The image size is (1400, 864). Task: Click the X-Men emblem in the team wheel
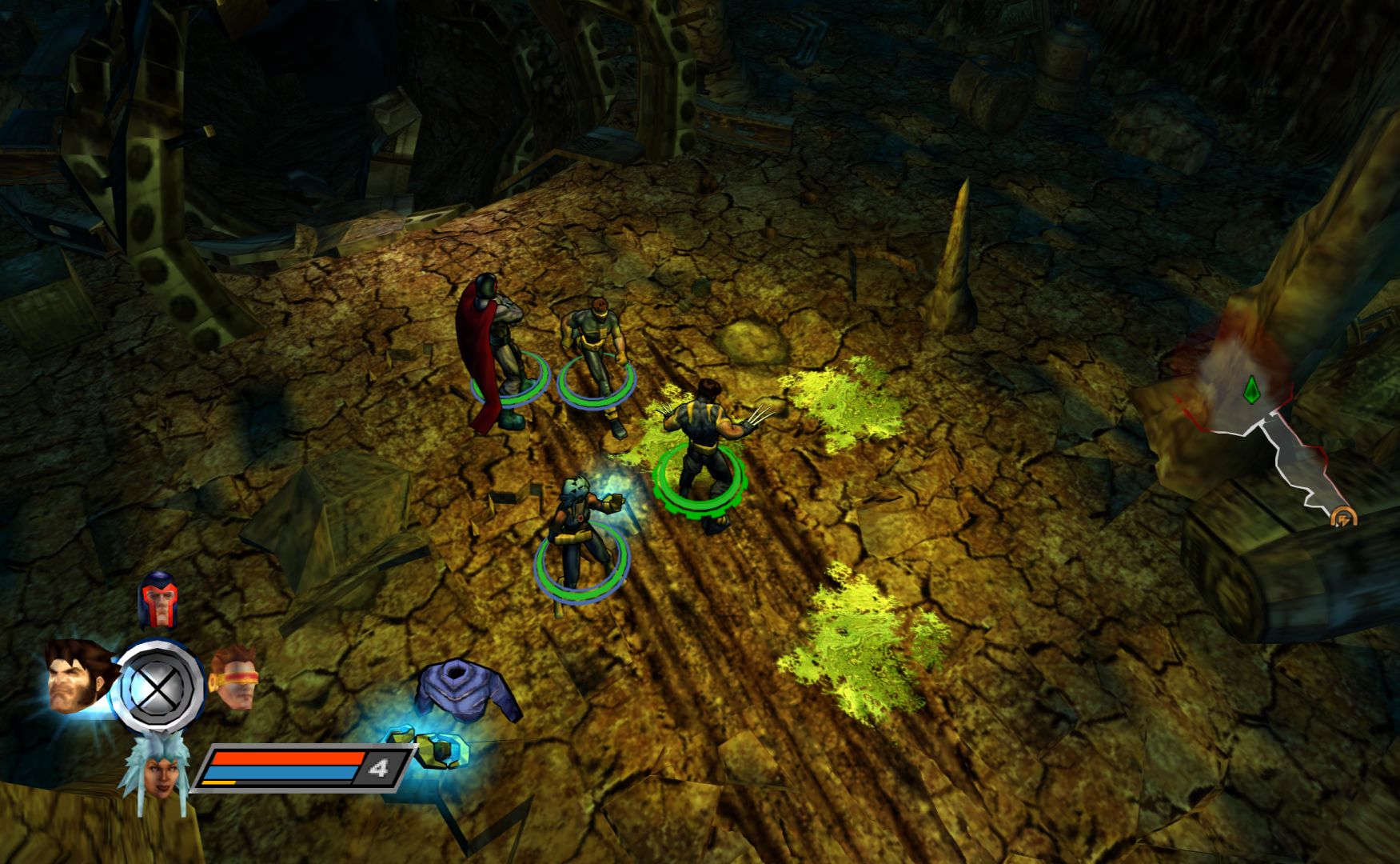(158, 686)
